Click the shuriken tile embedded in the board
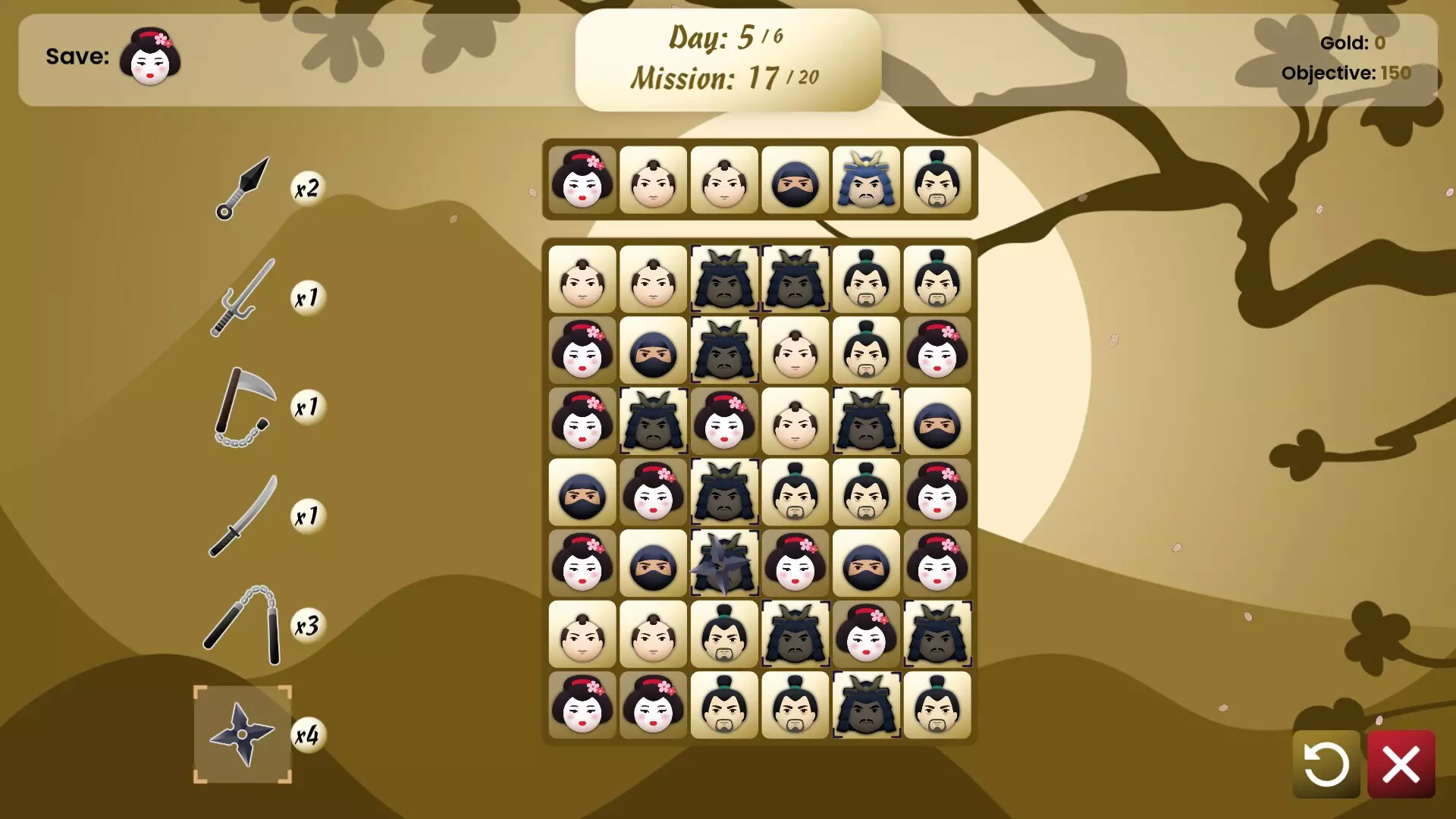 tap(724, 564)
